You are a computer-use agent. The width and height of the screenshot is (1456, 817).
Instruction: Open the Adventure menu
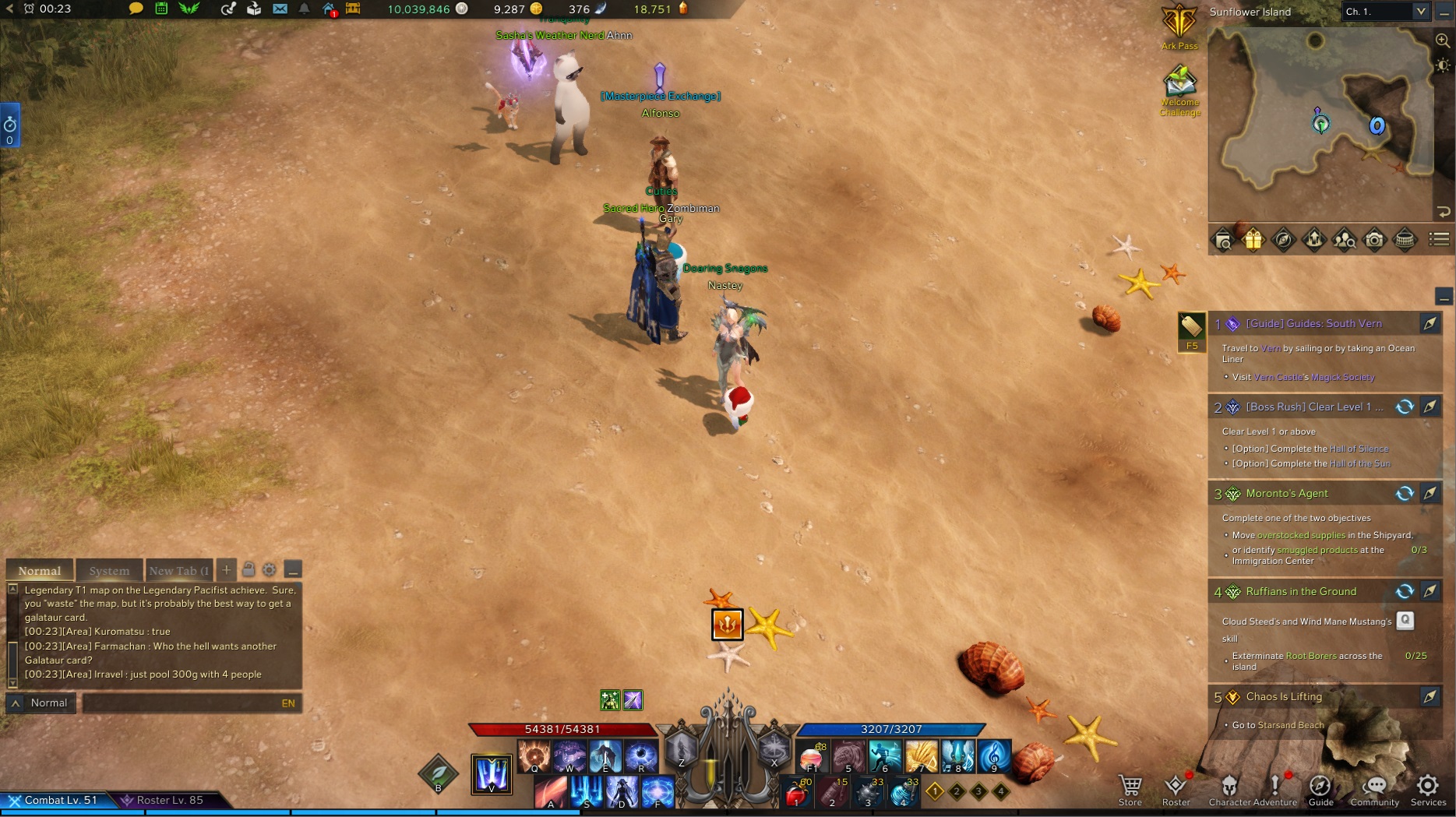click(x=1275, y=789)
